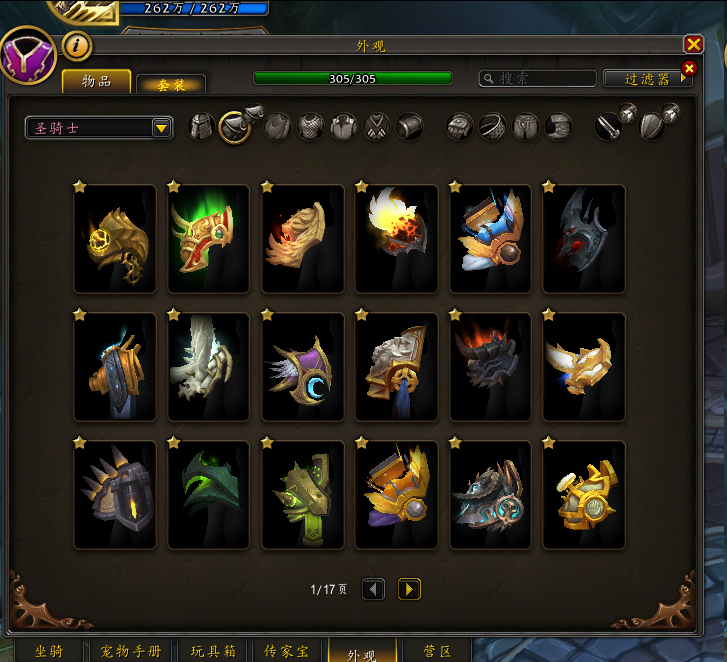Switch to the 传家宝 heirlooms tab
Image resolution: width=727 pixels, height=662 pixels.
[x=286, y=652]
